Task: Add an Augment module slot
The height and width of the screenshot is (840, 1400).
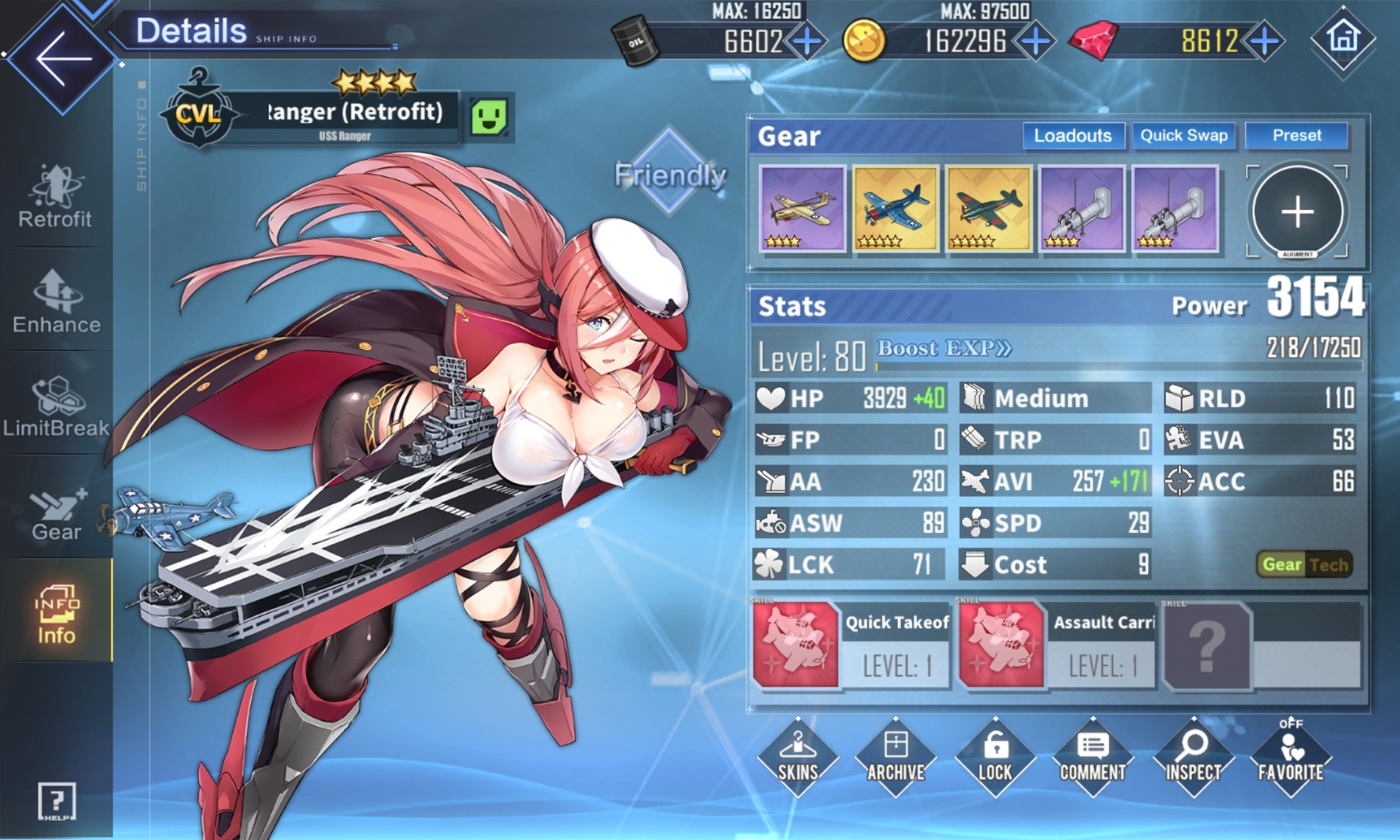Action: [x=1297, y=212]
